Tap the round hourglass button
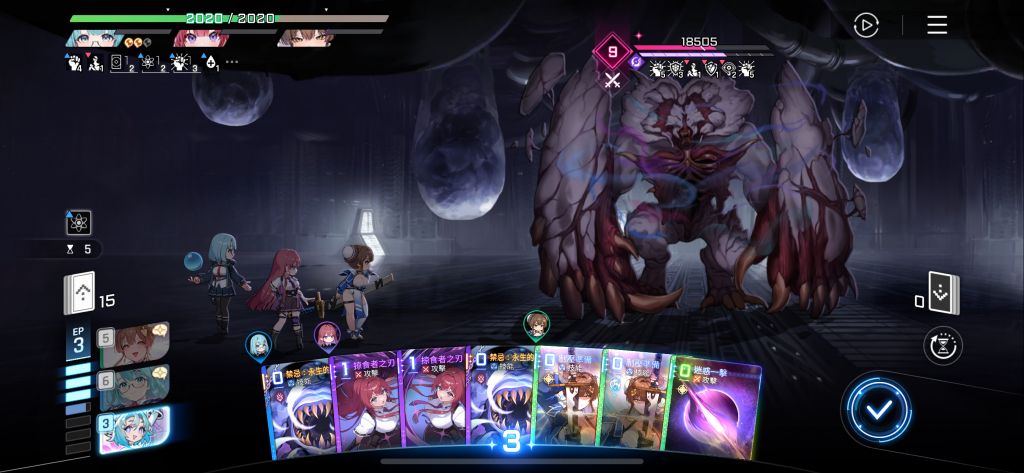Viewport: 1024px width, 473px height. (x=943, y=345)
